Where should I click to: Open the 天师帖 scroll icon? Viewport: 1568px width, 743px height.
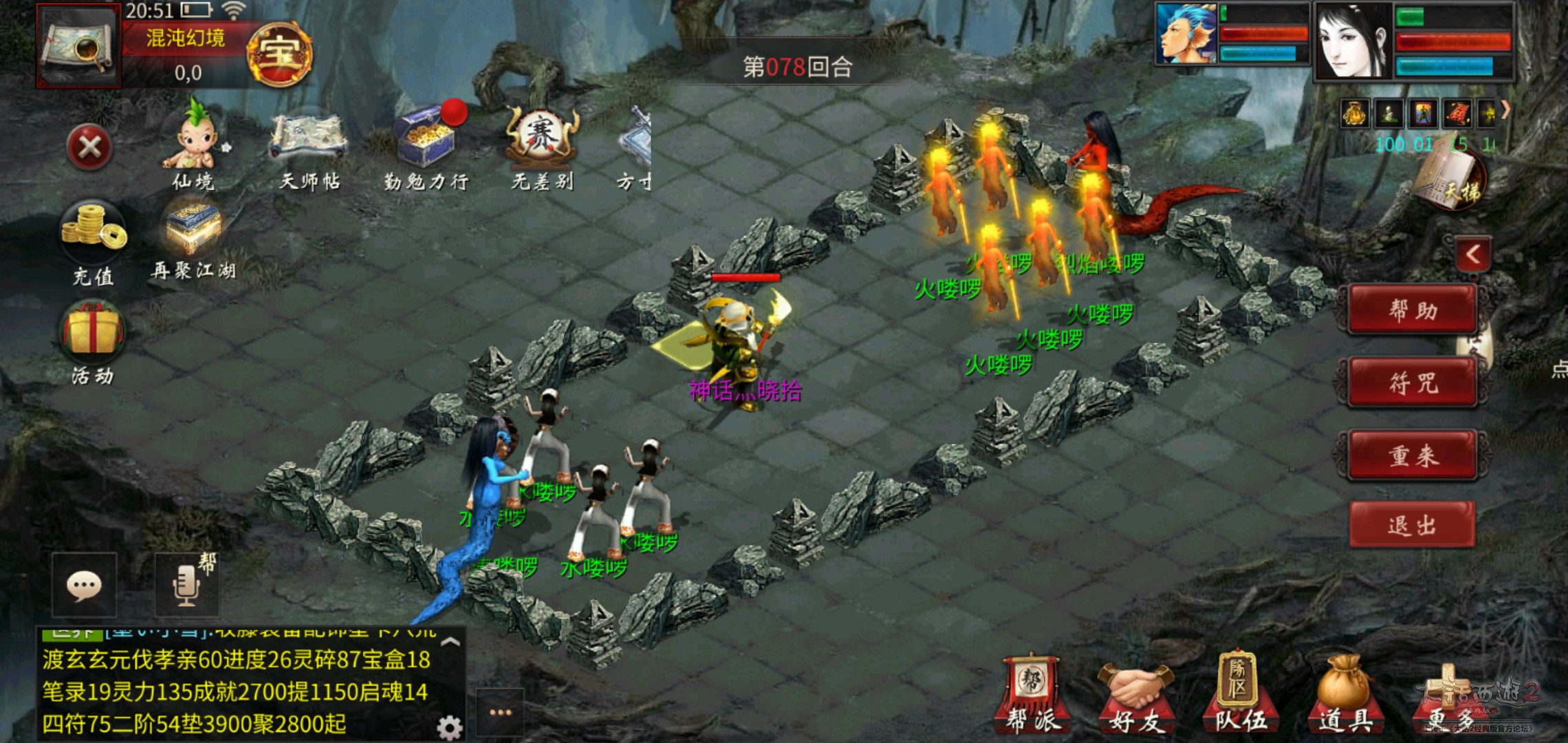pyautogui.click(x=309, y=146)
